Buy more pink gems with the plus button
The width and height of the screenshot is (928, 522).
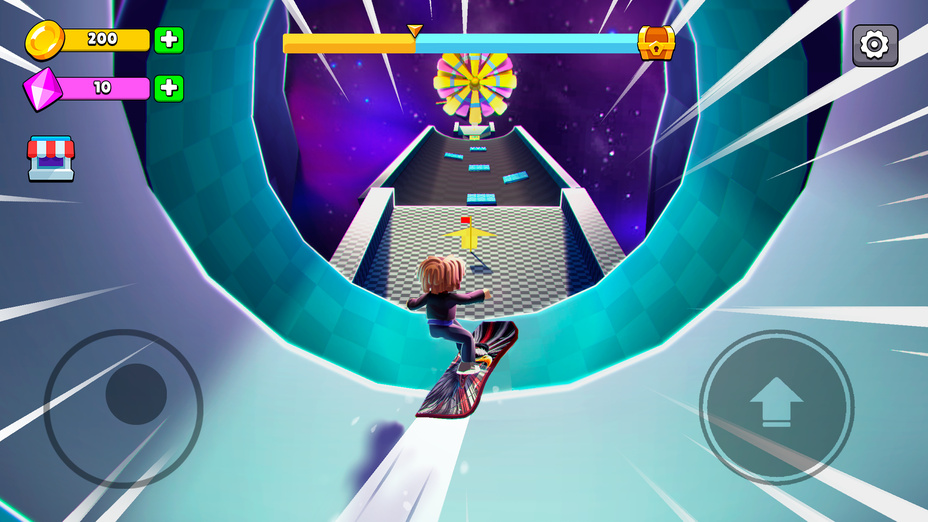tap(169, 88)
